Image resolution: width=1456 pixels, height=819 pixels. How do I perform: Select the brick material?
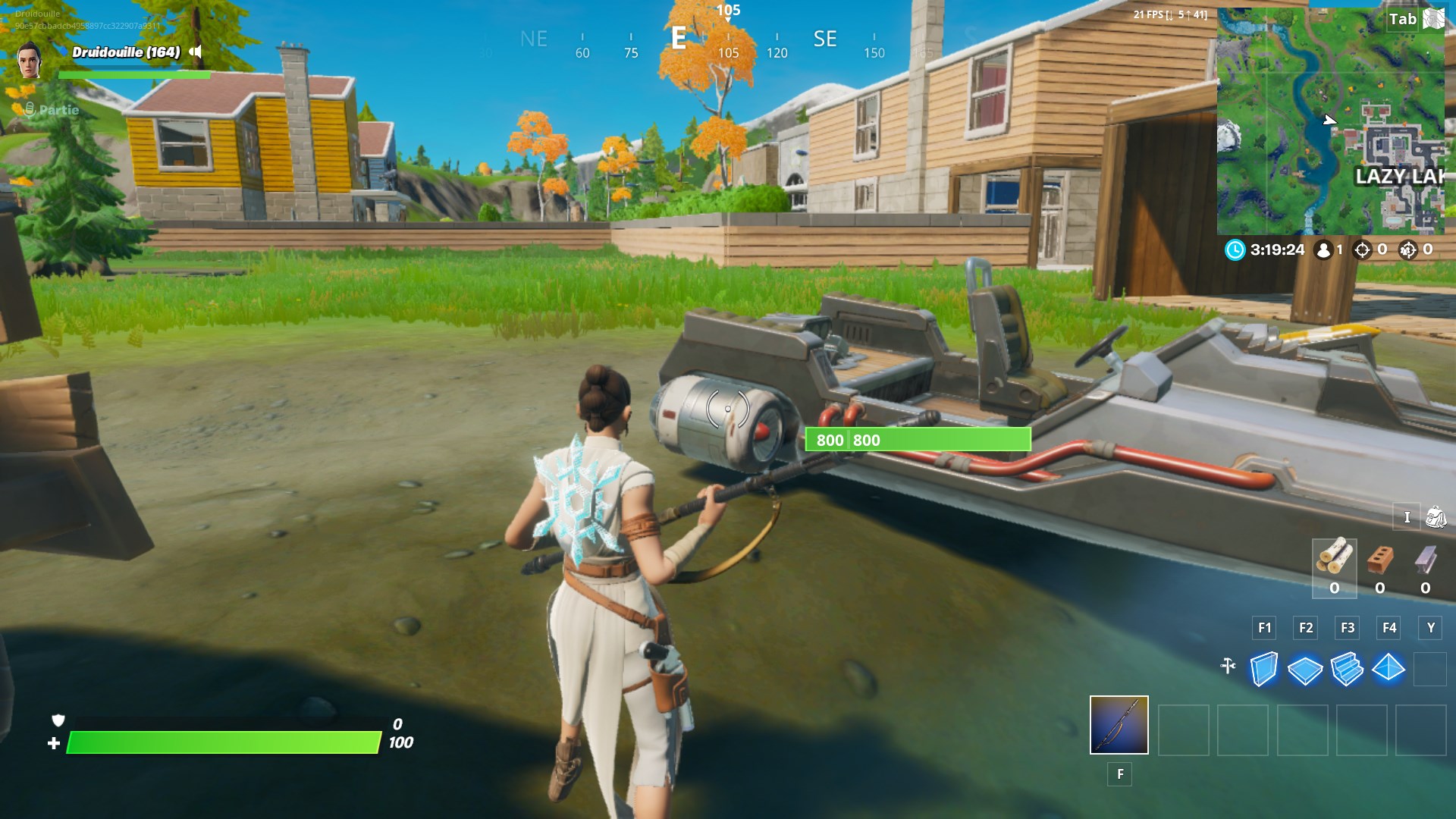(x=1379, y=559)
